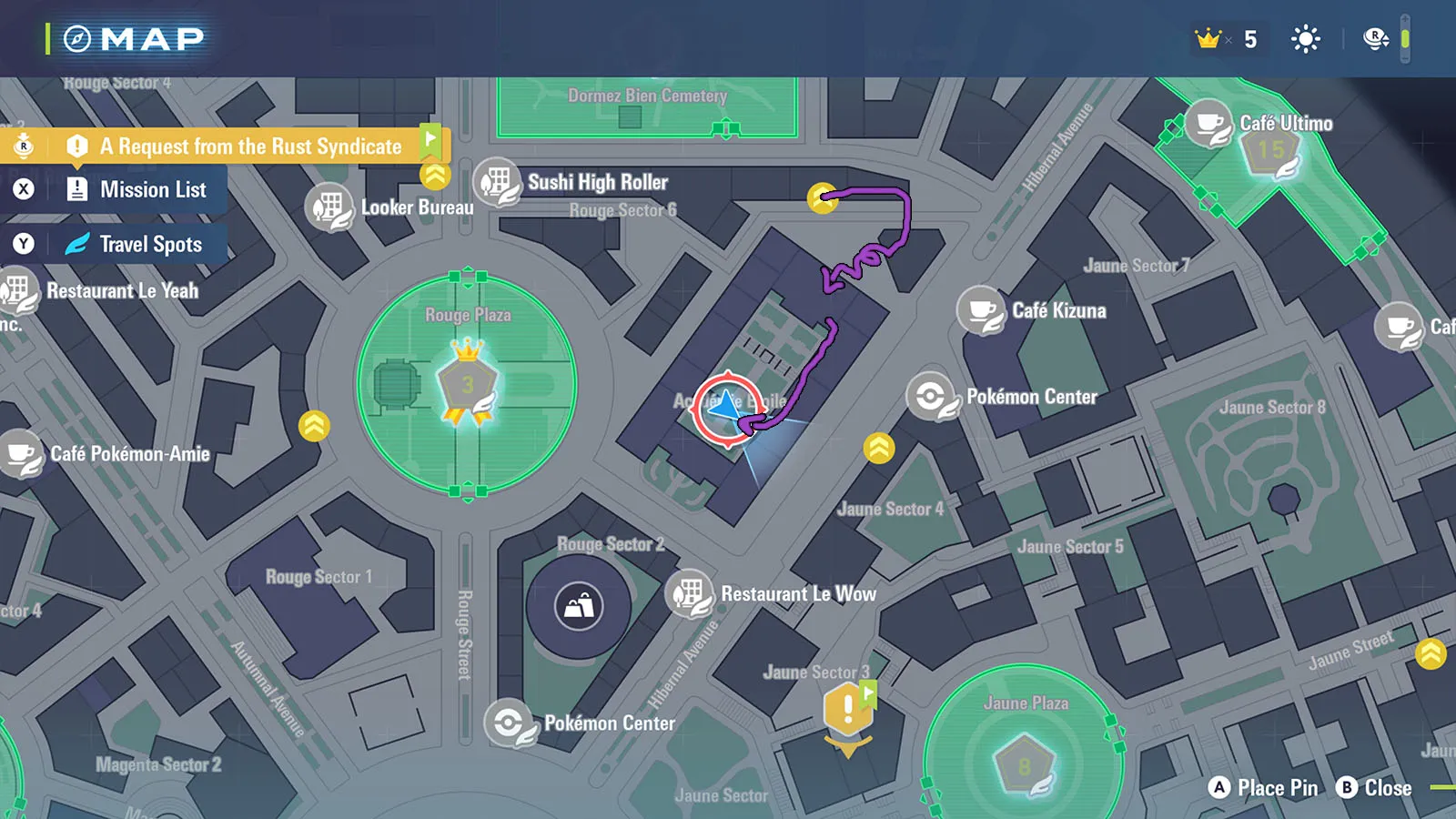
Task: Select the yellow exclamation mission marker
Action: click(848, 710)
